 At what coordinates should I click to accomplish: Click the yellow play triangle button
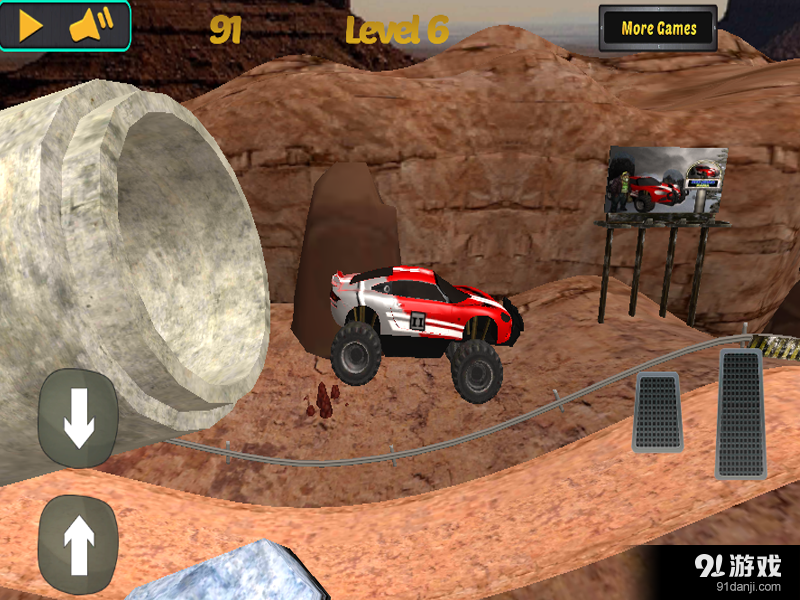coord(31,27)
